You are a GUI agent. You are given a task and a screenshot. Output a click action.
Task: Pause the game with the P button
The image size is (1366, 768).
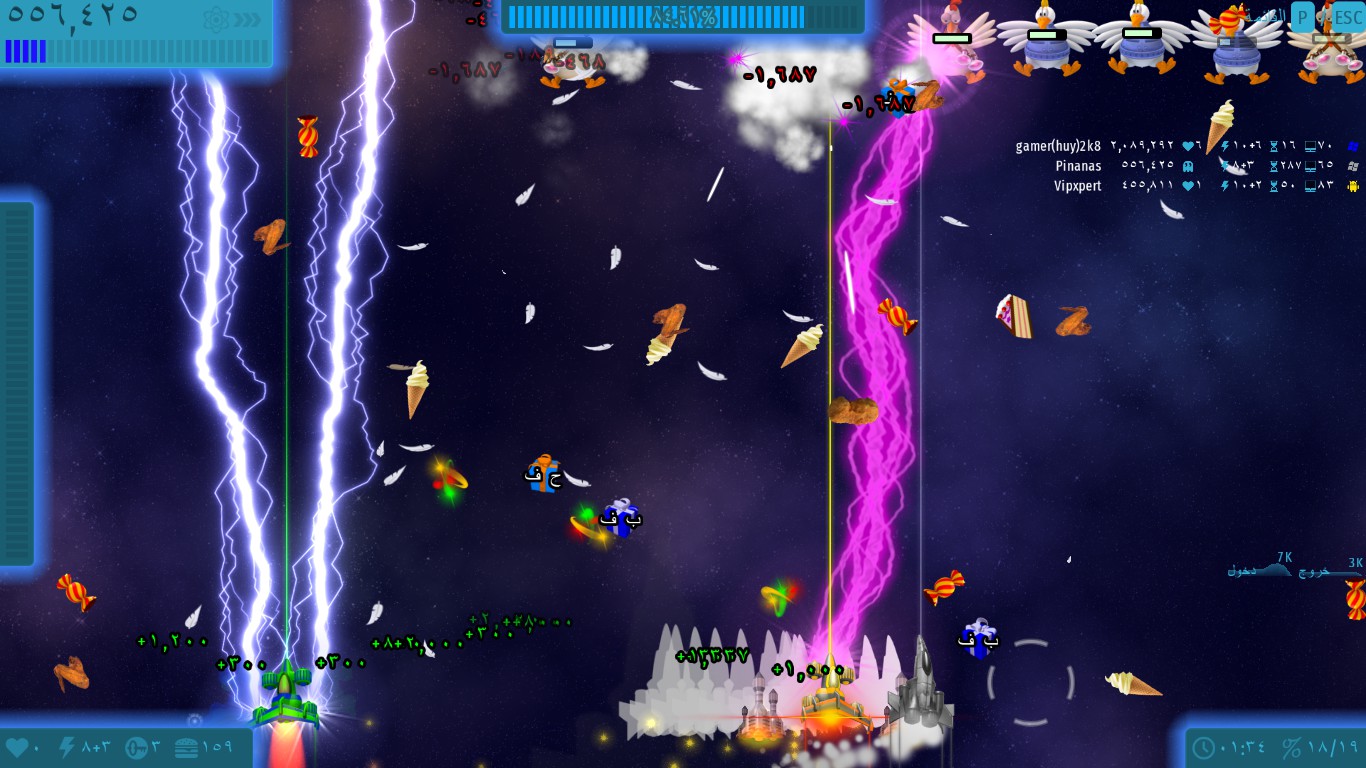(1303, 16)
